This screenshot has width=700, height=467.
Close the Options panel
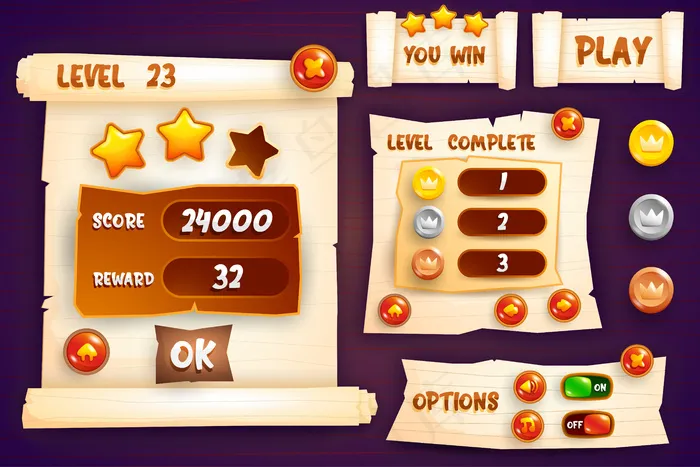point(636,360)
